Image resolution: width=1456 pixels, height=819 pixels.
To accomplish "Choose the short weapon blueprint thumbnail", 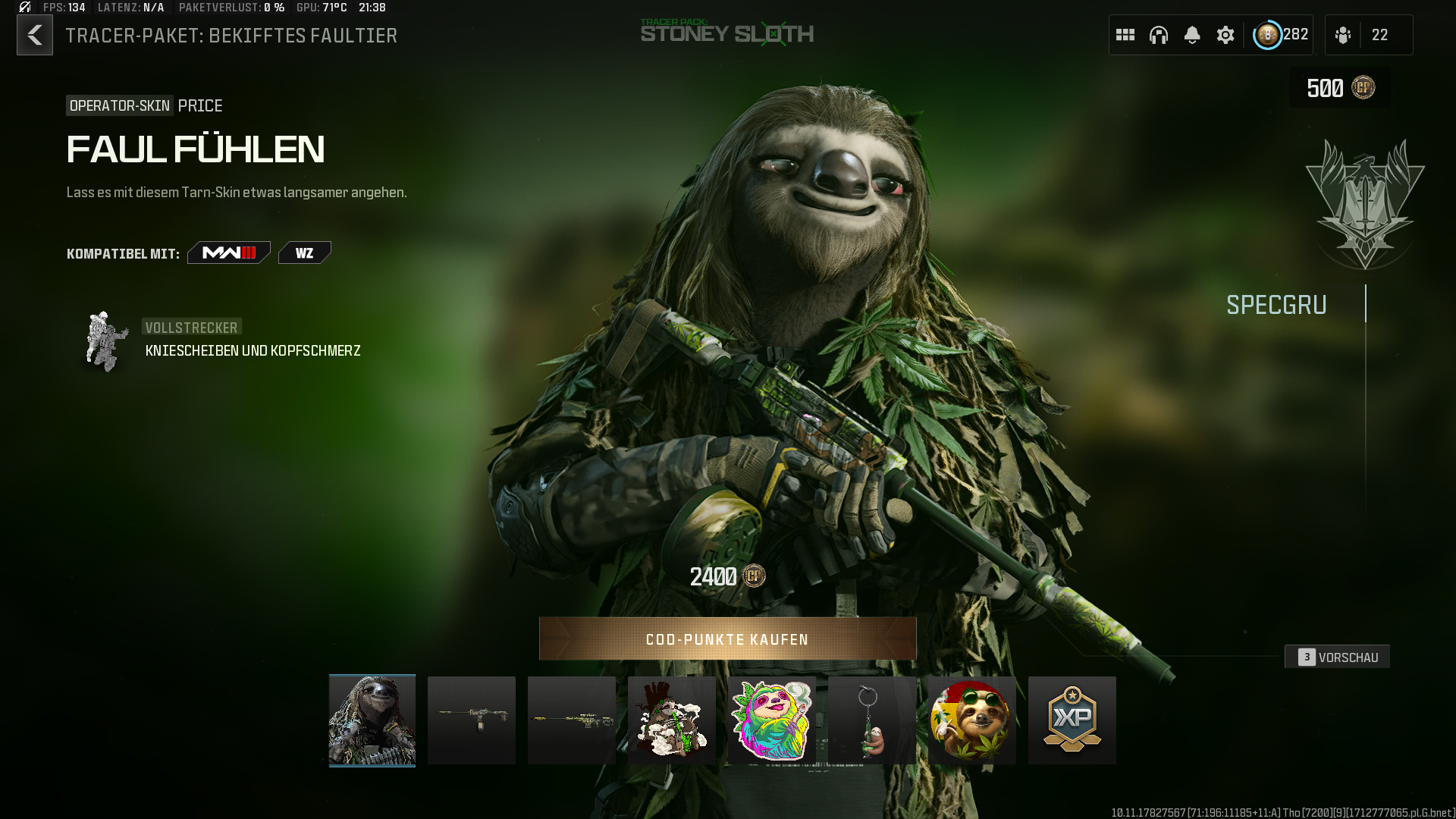I will coord(472,720).
